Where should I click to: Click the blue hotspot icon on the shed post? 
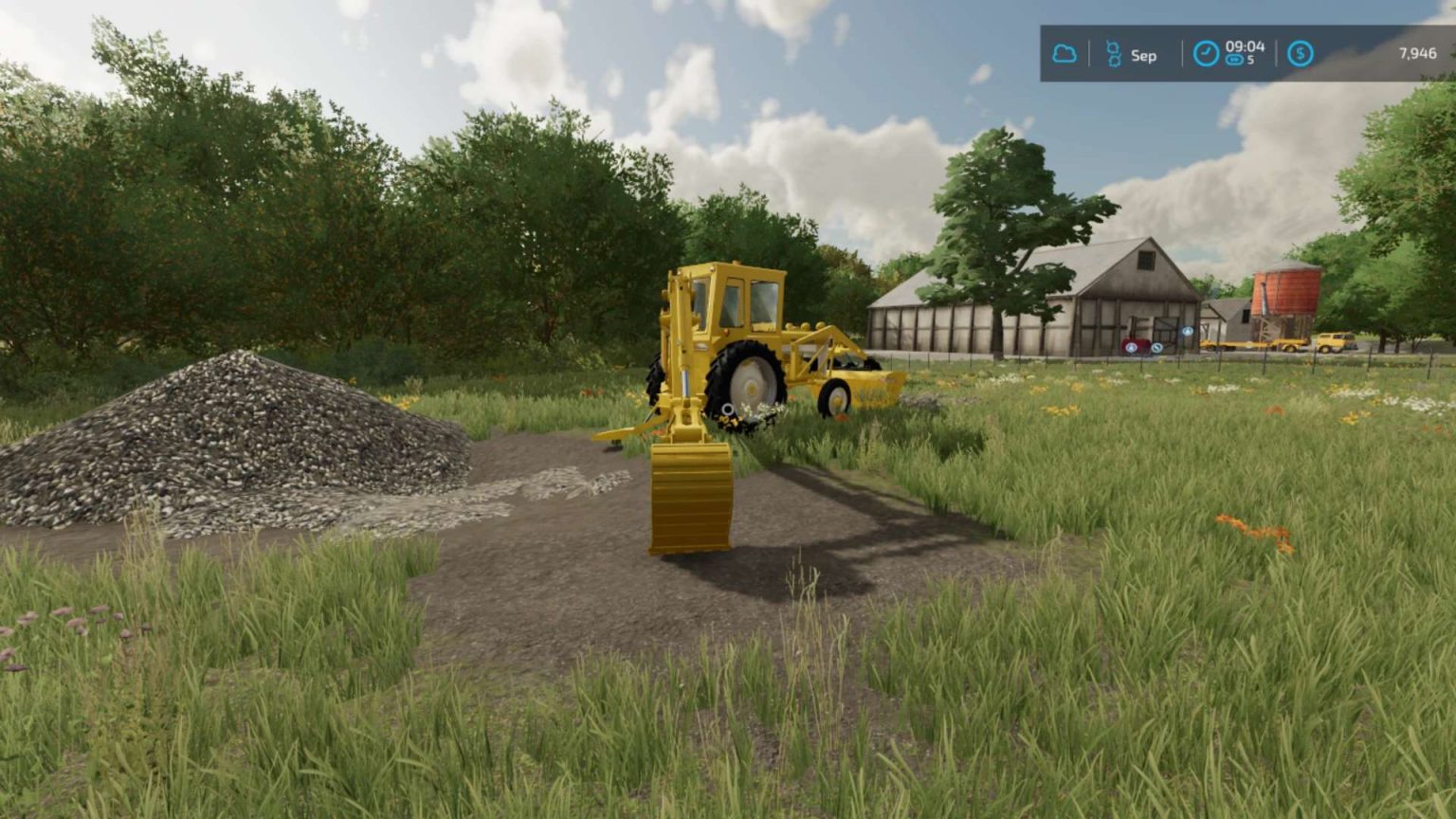(x=1187, y=331)
